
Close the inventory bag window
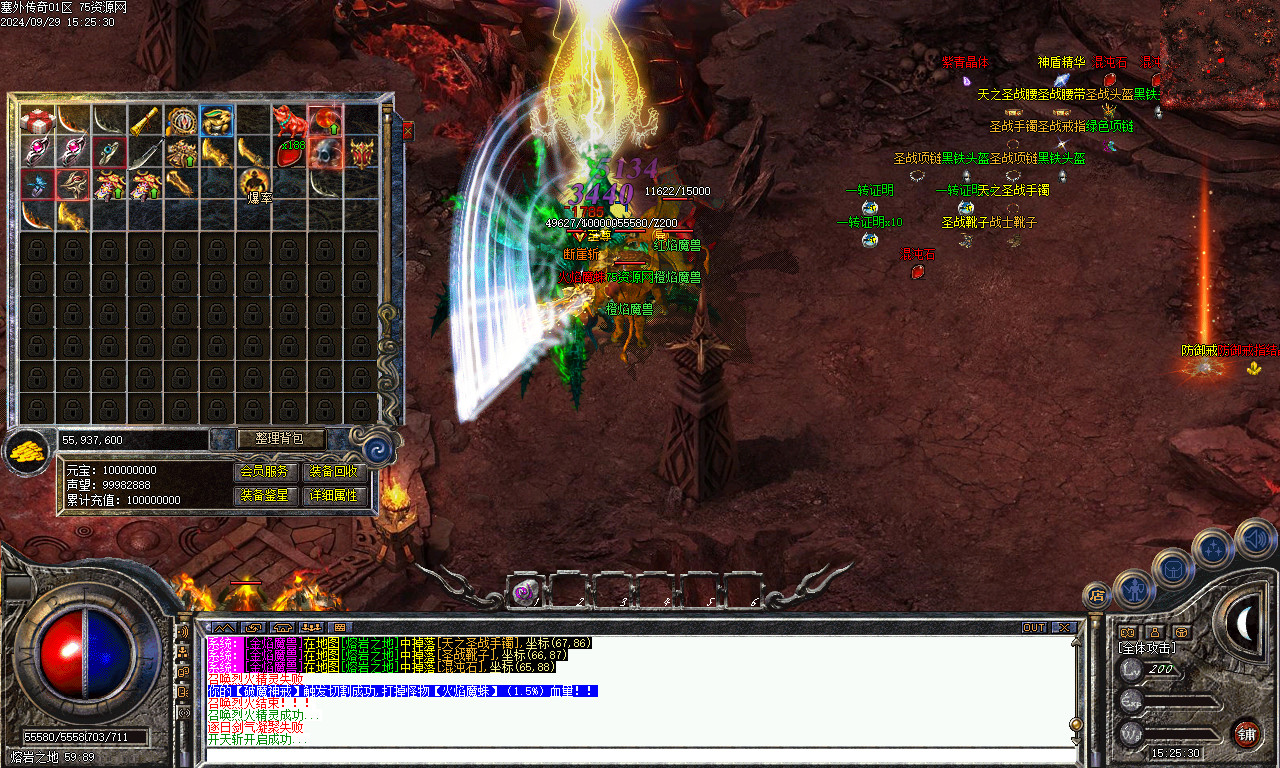coord(407,131)
